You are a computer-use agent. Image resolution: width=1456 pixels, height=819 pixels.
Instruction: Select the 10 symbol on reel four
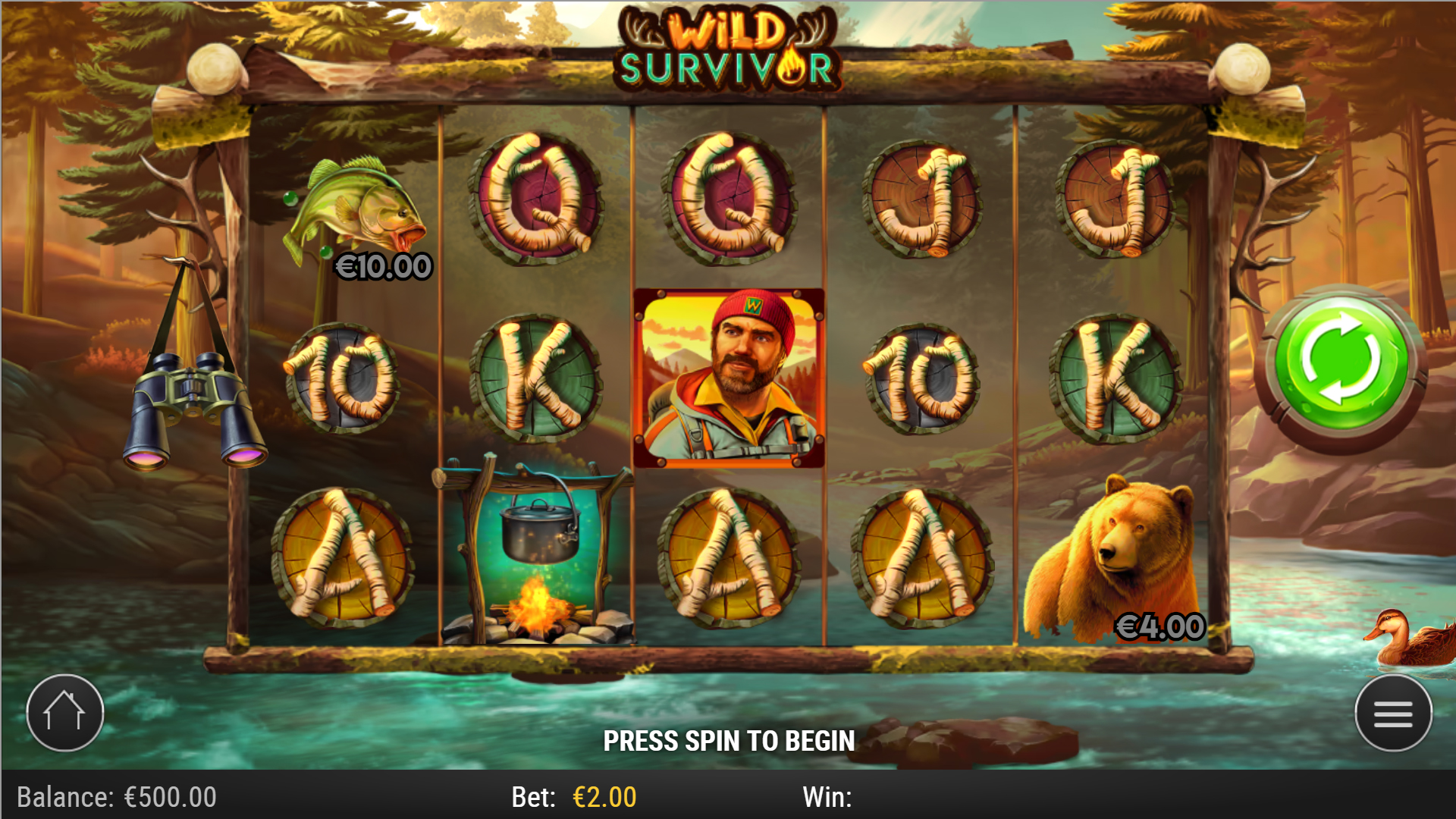pyautogui.click(x=921, y=379)
